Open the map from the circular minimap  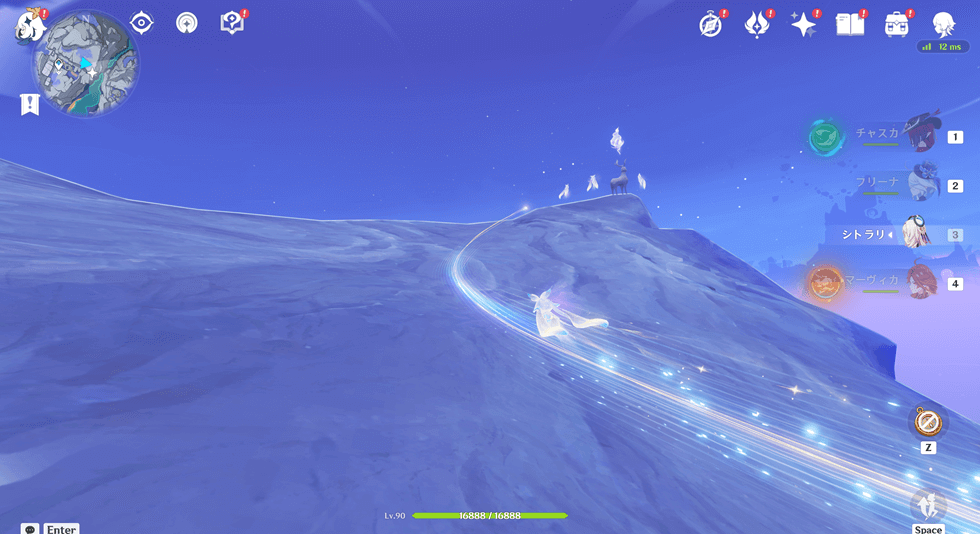(x=85, y=64)
